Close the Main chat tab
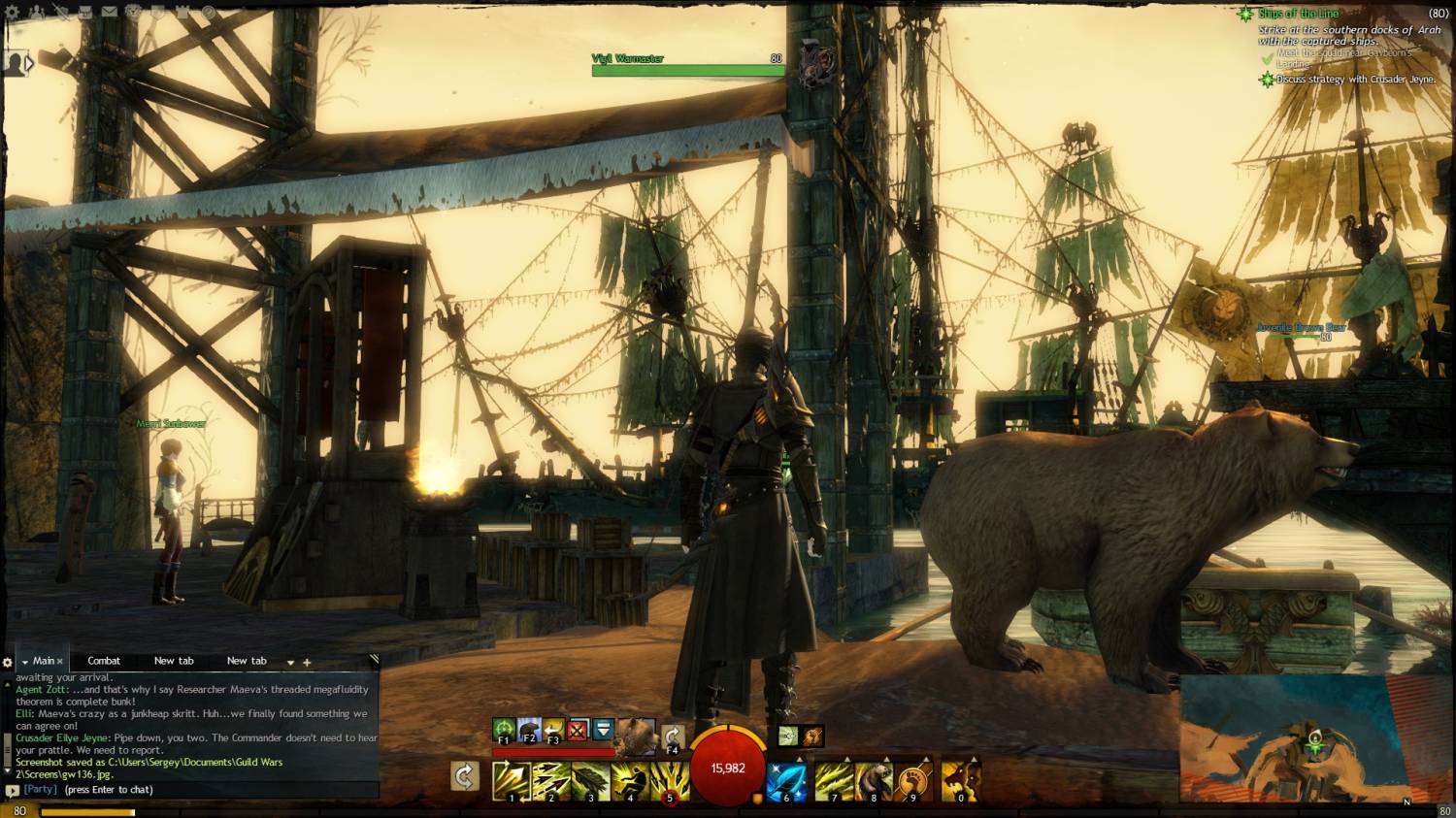 pyautogui.click(x=60, y=662)
